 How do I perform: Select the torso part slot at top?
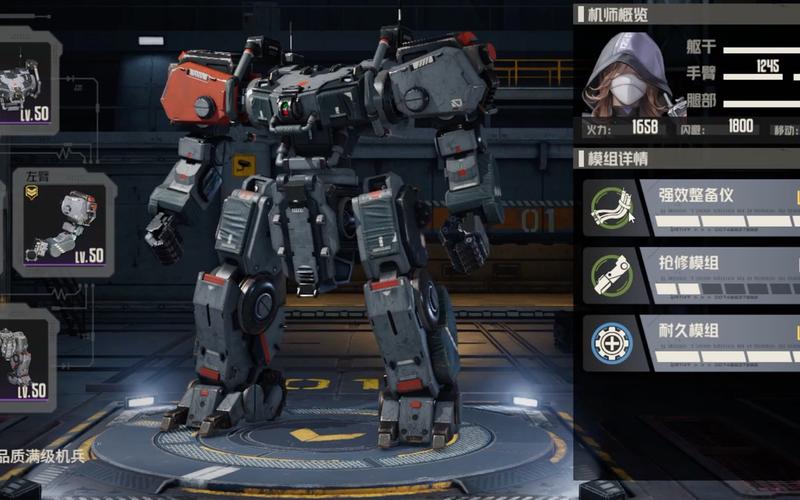[28, 82]
